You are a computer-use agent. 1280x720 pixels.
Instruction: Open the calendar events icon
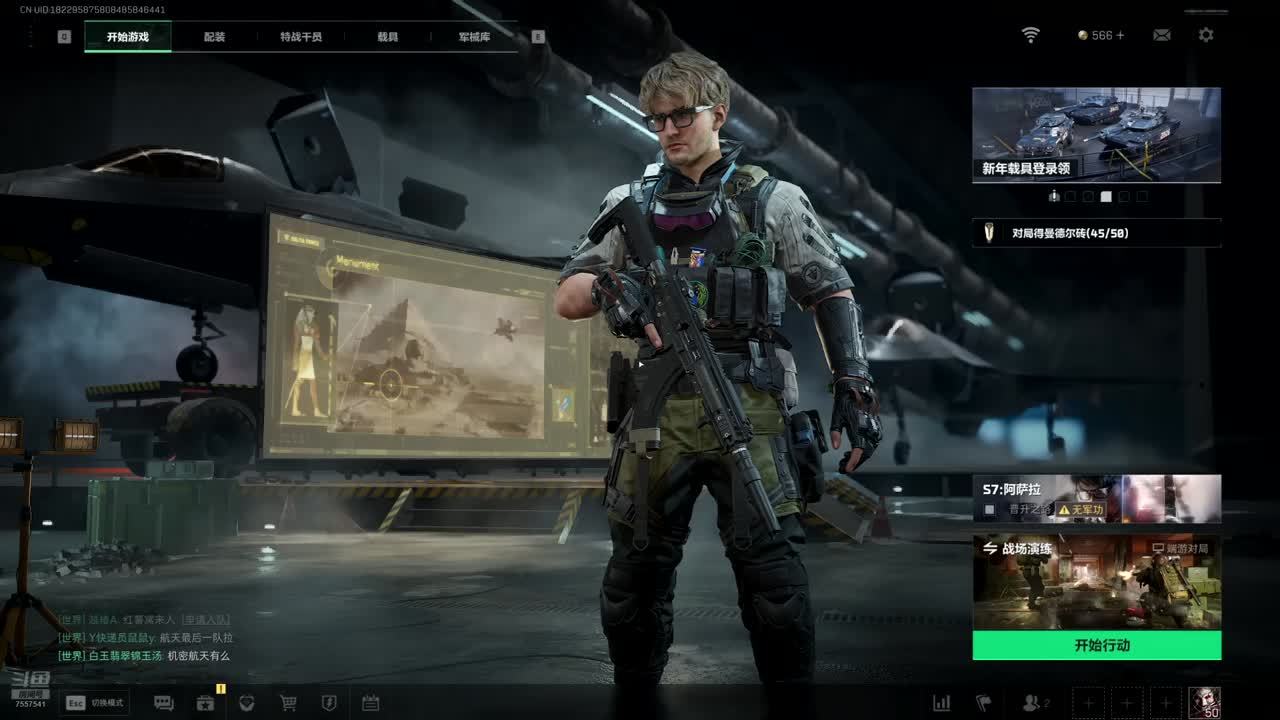(370, 703)
